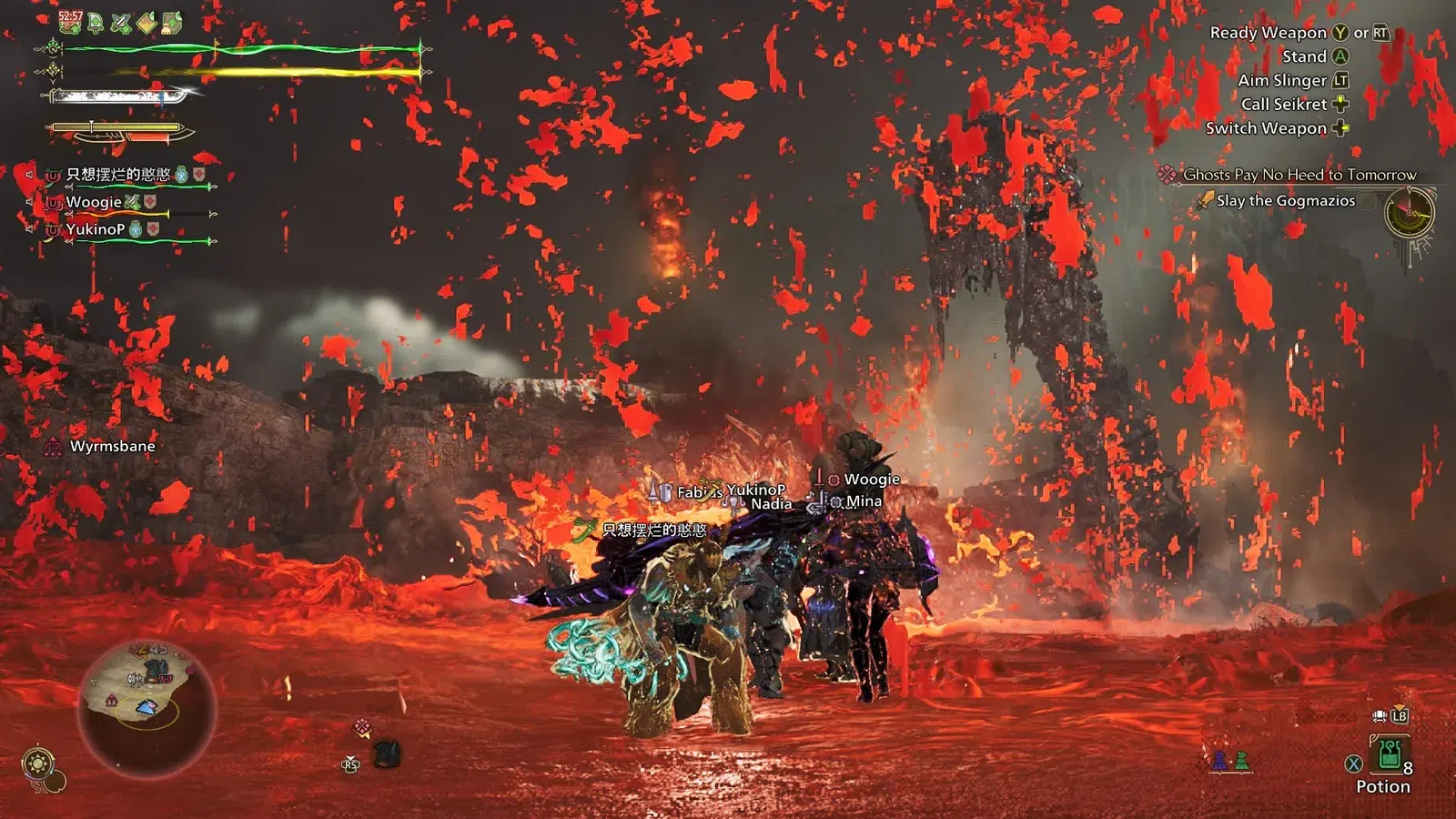1456x819 pixels.
Task: Click the quest timer clock icon
Action: click(1409, 214)
